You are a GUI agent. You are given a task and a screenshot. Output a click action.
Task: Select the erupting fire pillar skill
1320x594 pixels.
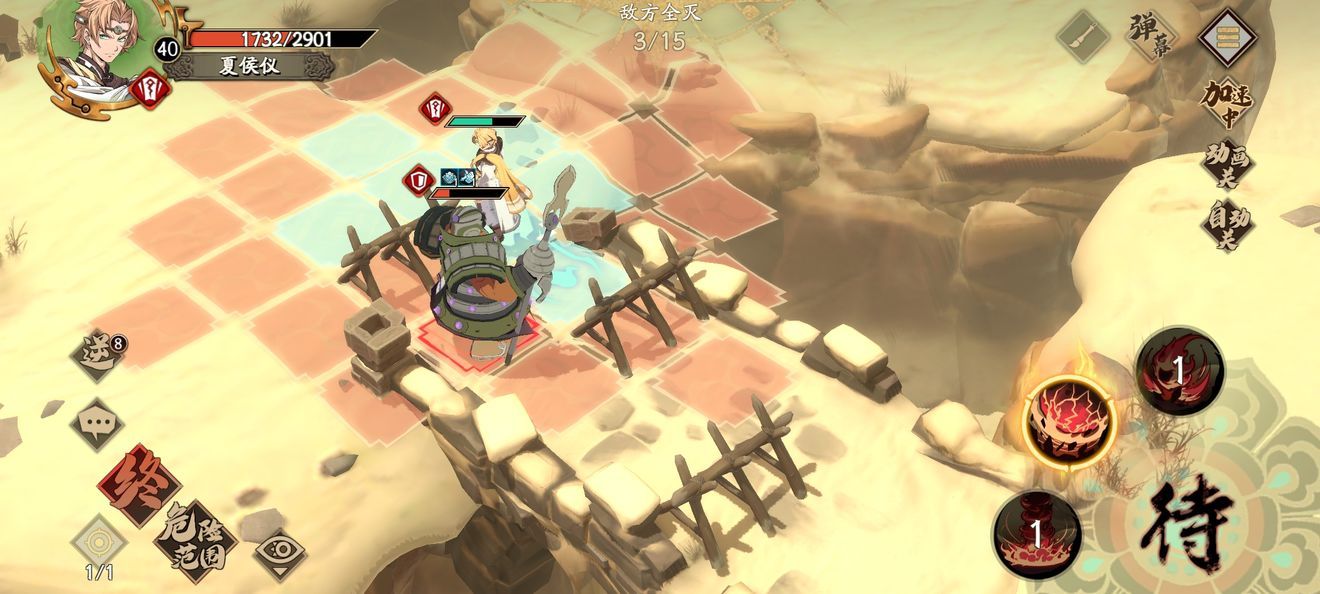[x=1037, y=533]
